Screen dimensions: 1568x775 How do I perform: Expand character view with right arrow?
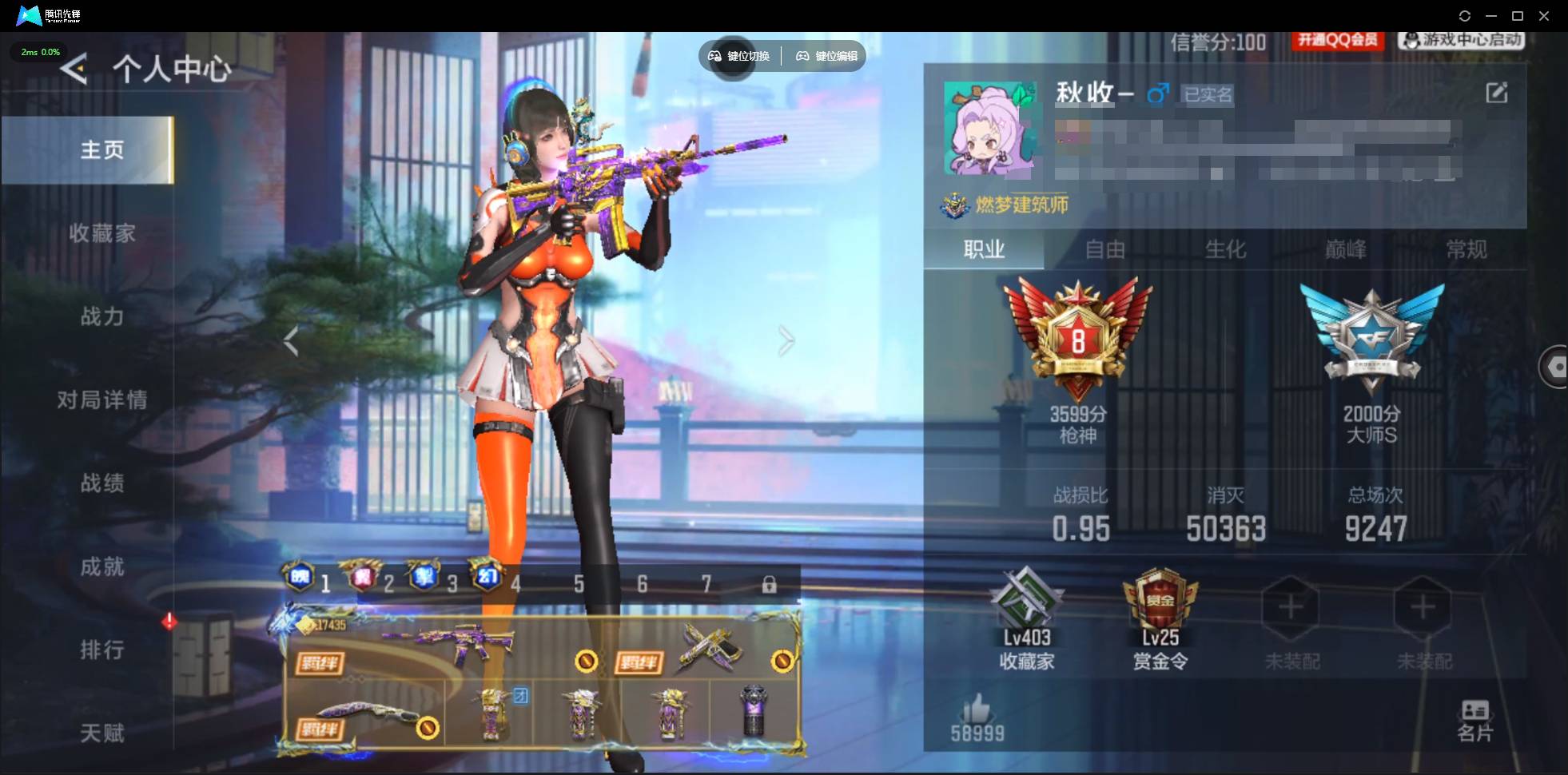click(x=786, y=340)
